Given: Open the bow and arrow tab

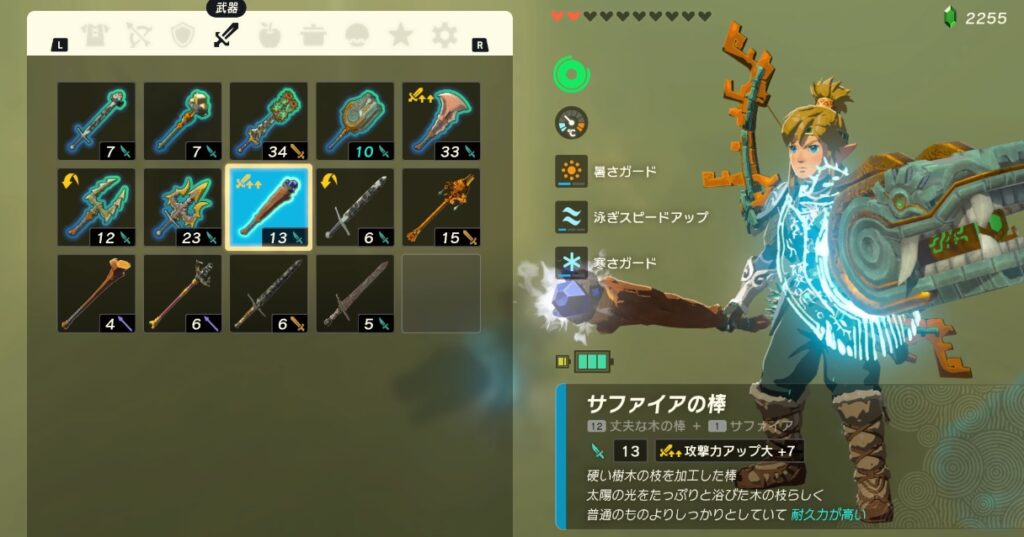Looking at the screenshot, I should click(138, 36).
